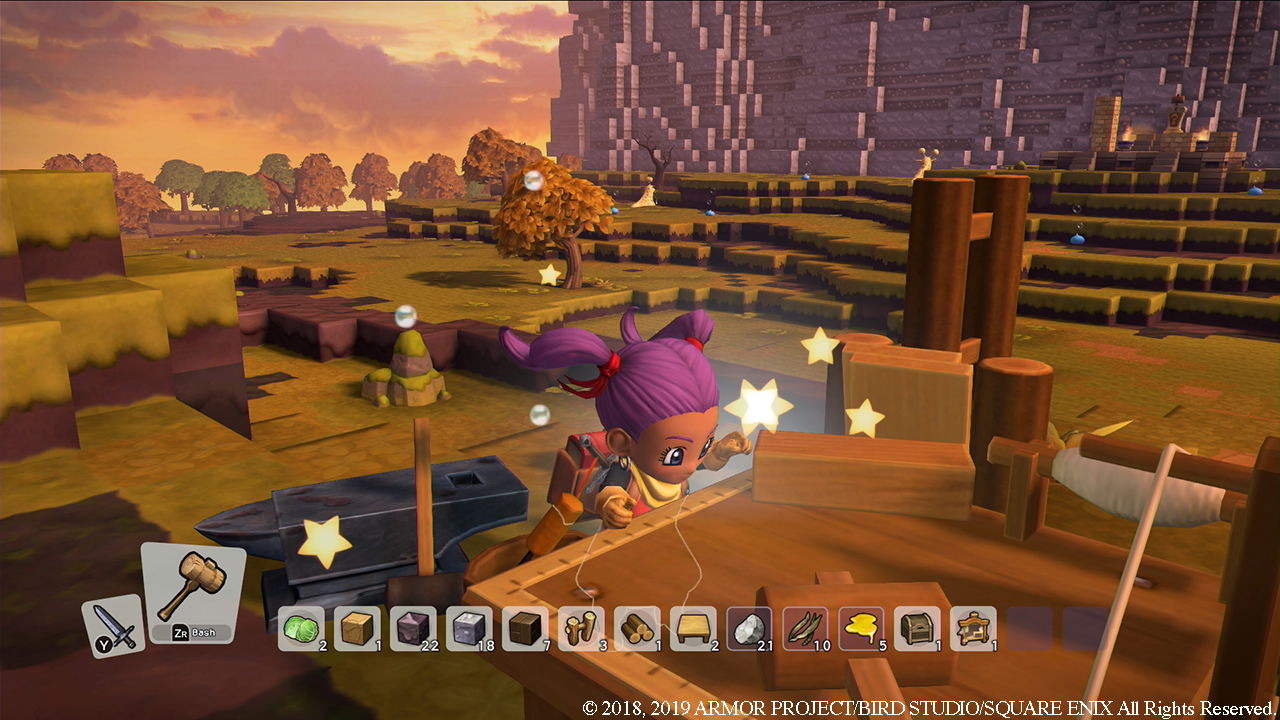The height and width of the screenshot is (720, 1280).
Task: Select the wood logs hotbar slot
Action: pos(636,628)
